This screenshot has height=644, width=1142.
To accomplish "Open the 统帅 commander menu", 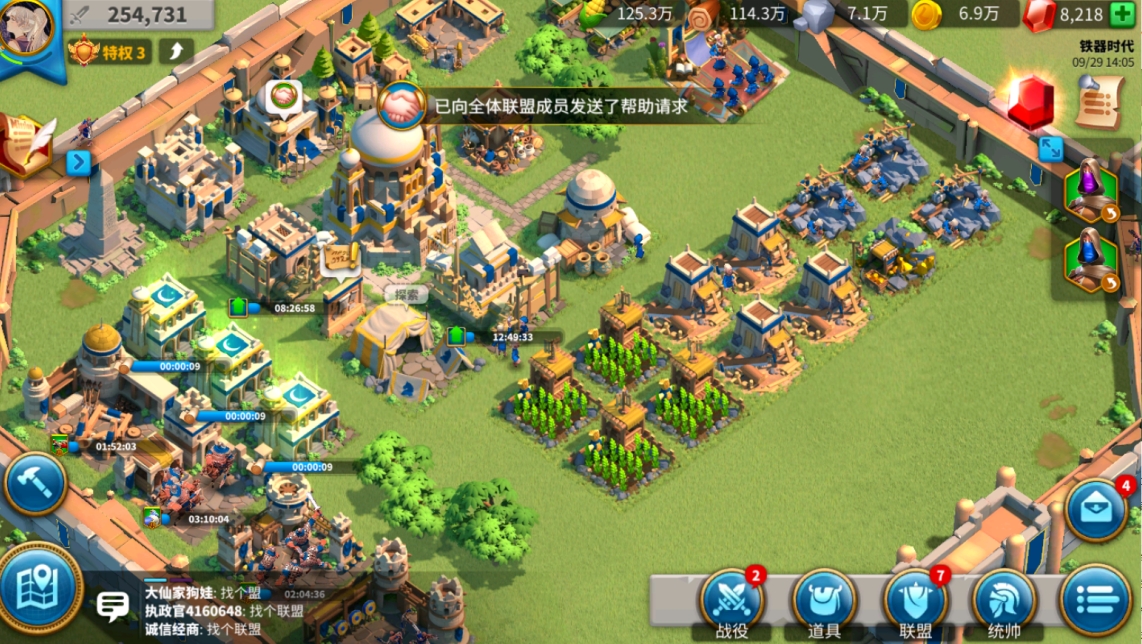I will [x=1004, y=599].
